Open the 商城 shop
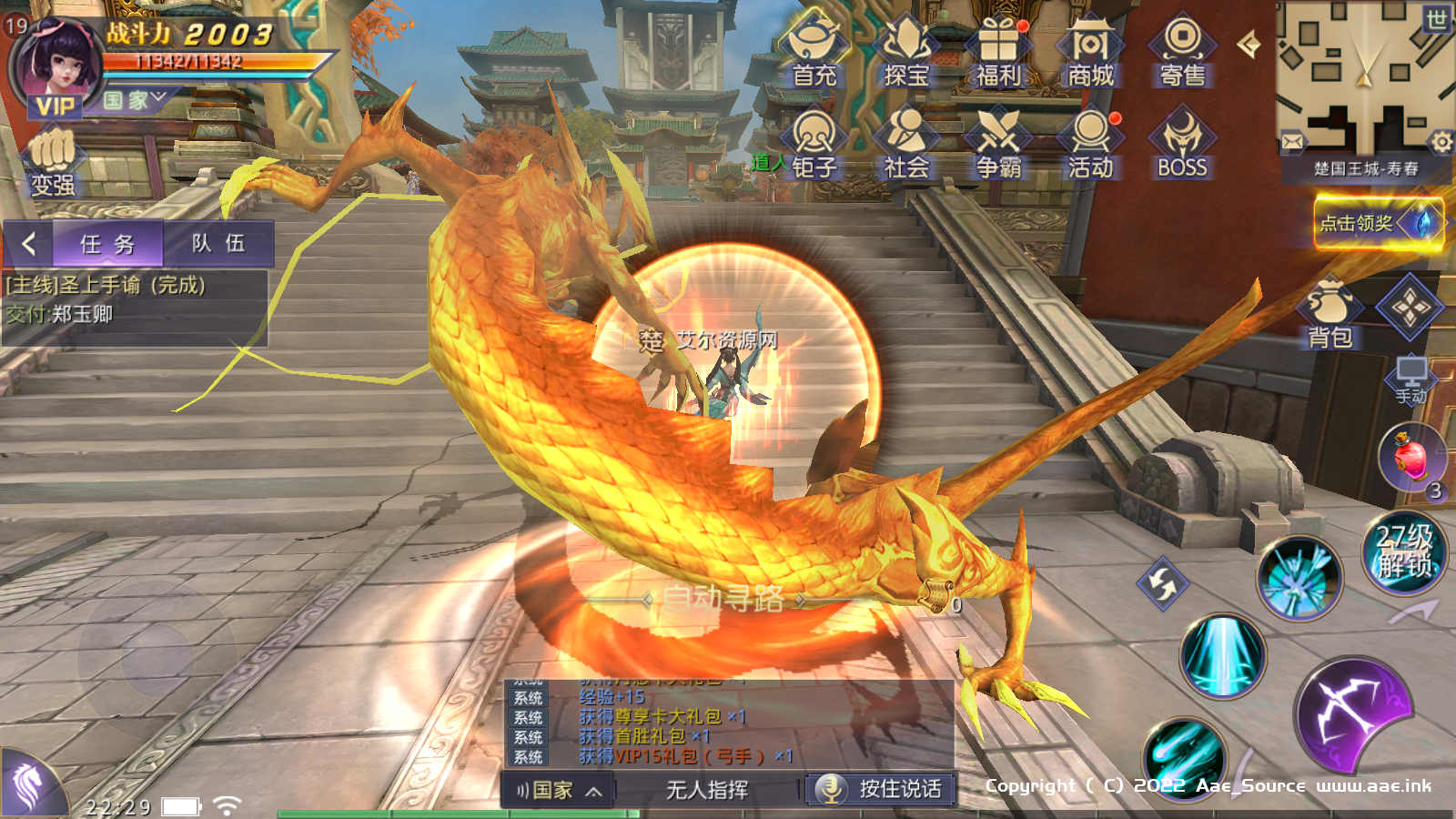The height and width of the screenshot is (819, 1456). [1090, 52]
